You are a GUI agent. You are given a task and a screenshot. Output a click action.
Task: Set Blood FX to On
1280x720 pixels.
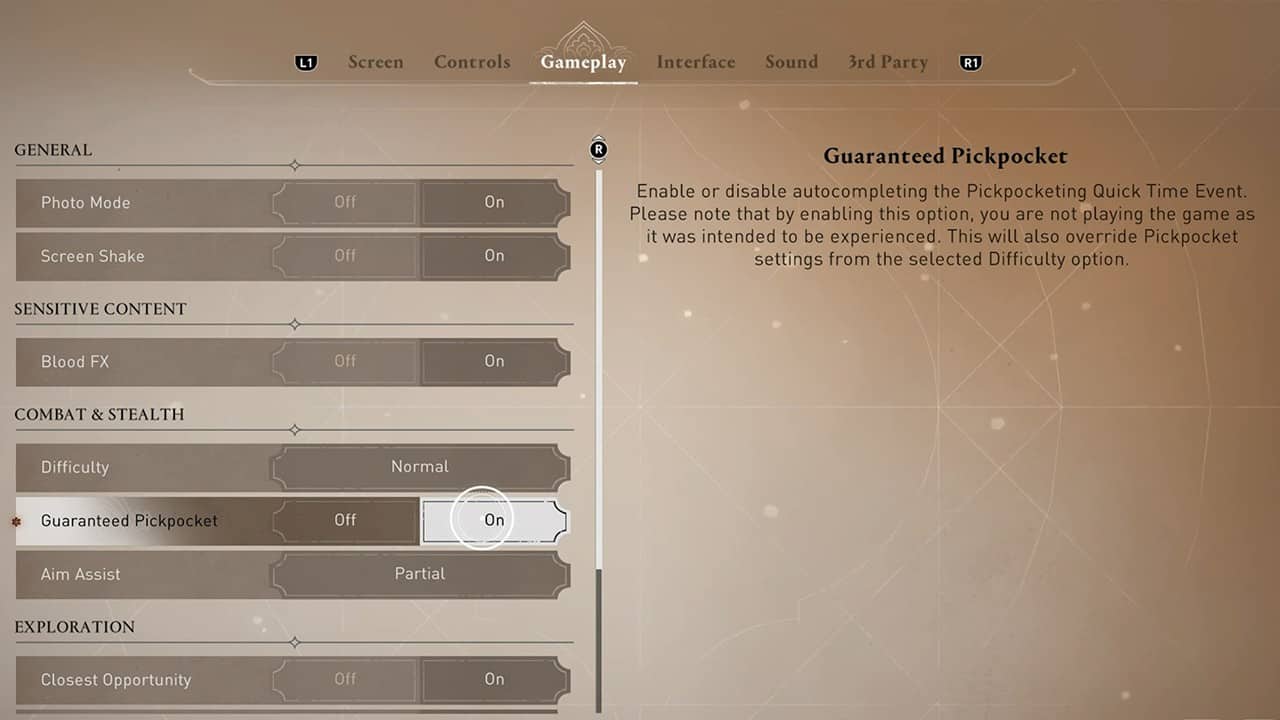(x=494, y=362)
